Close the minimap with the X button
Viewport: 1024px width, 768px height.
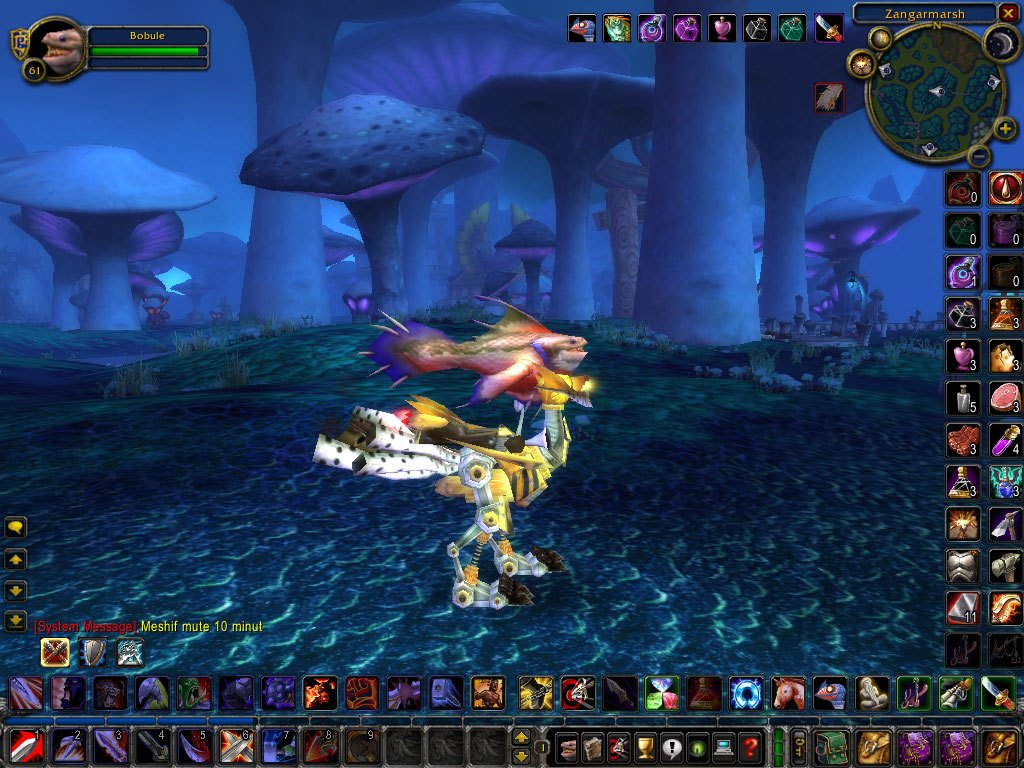coord(1010,14)
